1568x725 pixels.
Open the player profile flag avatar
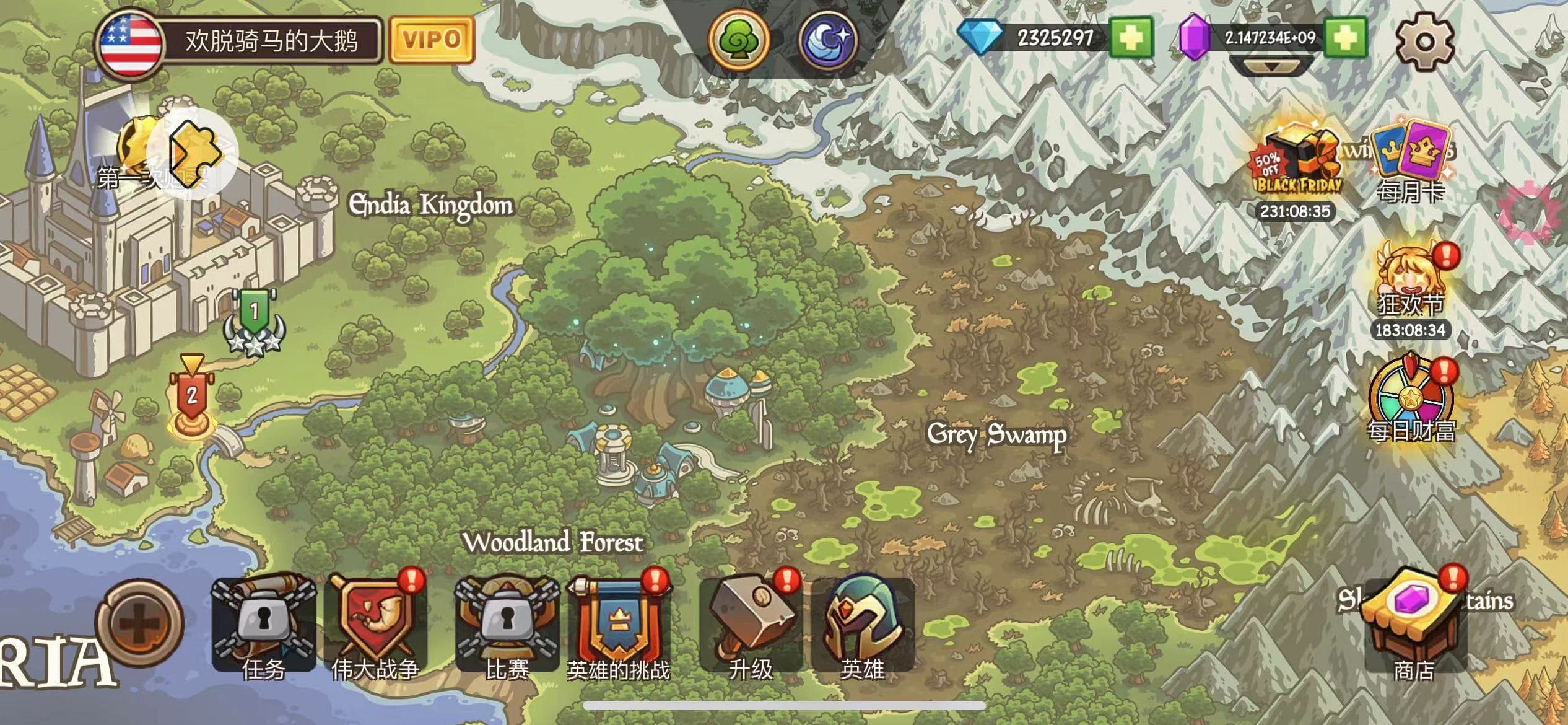coord(131,43)
